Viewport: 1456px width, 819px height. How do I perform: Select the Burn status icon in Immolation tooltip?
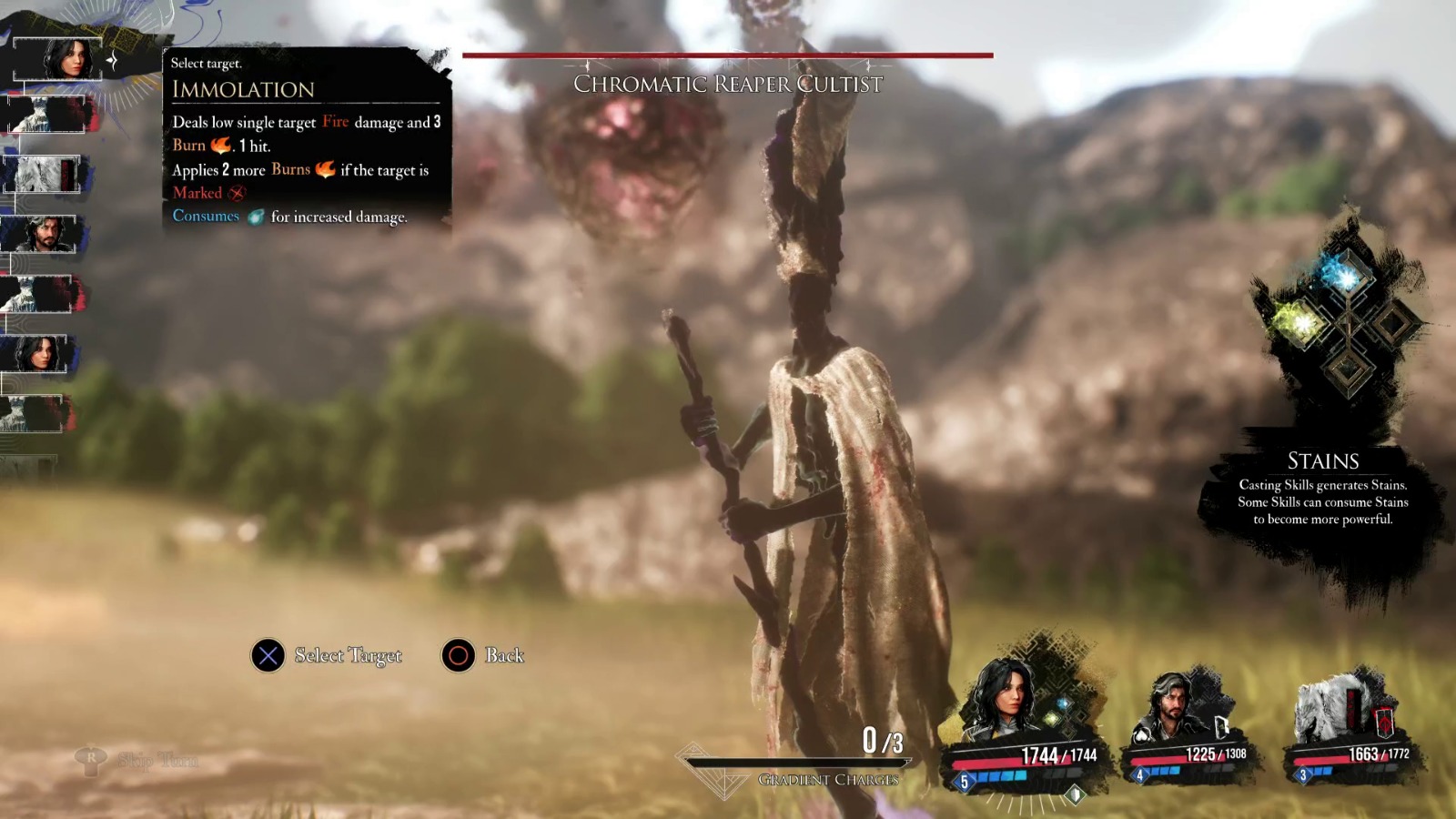[220, 146]
